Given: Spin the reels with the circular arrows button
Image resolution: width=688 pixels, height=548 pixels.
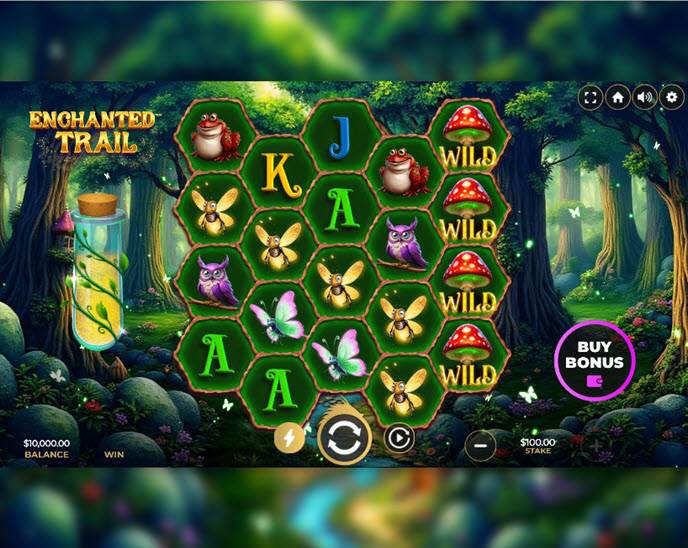Looking at the screenshot, I should click(x=345, y=439).
